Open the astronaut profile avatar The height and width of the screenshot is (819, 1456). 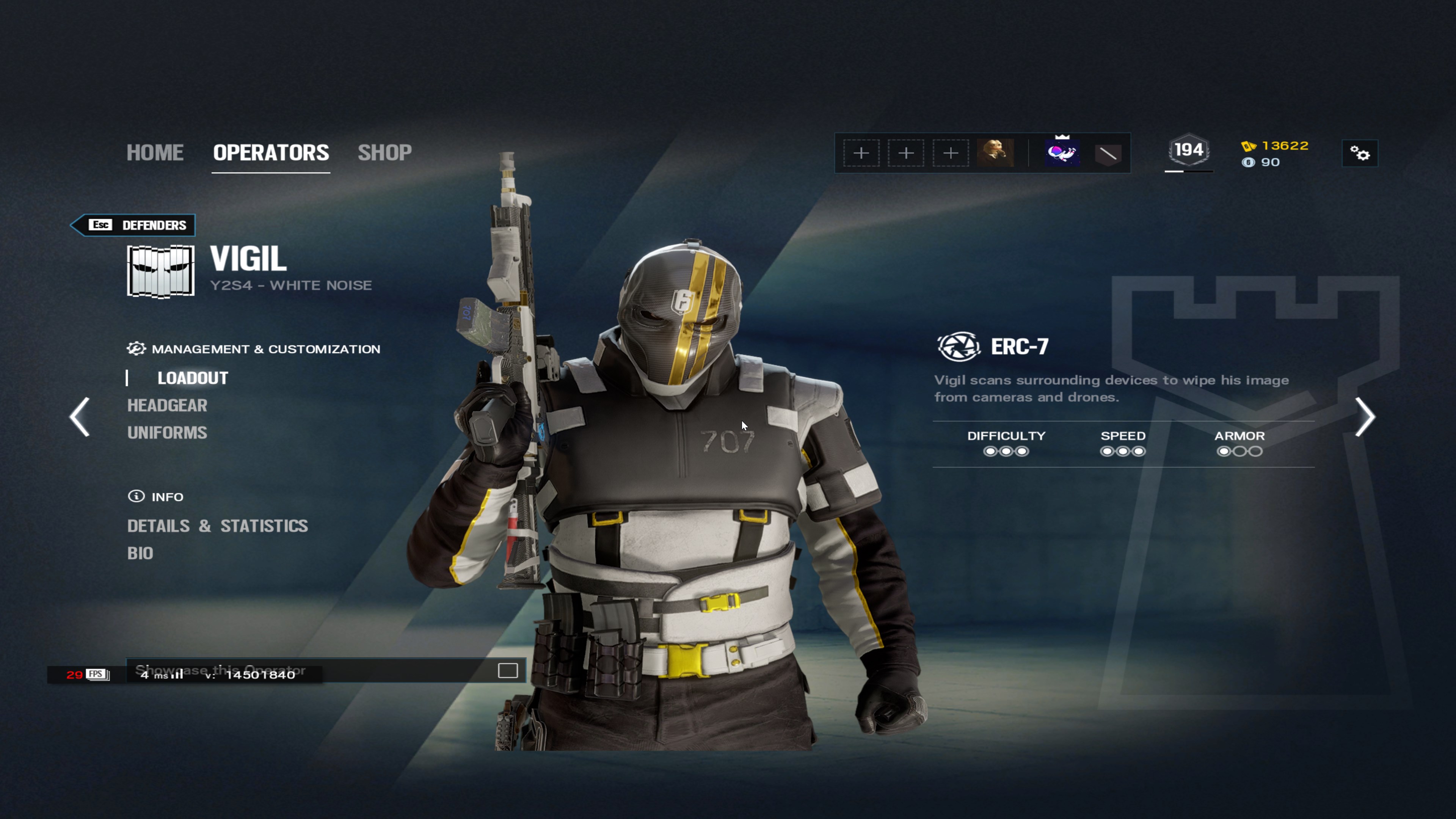tap(1062, 153)
